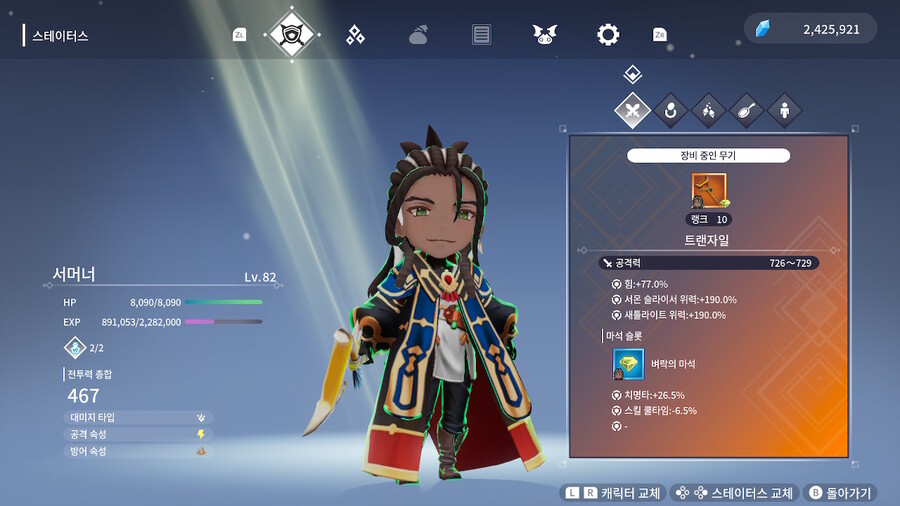Screen dimensions: 900x506
Task: Open the document list tab
Action: 482,35
